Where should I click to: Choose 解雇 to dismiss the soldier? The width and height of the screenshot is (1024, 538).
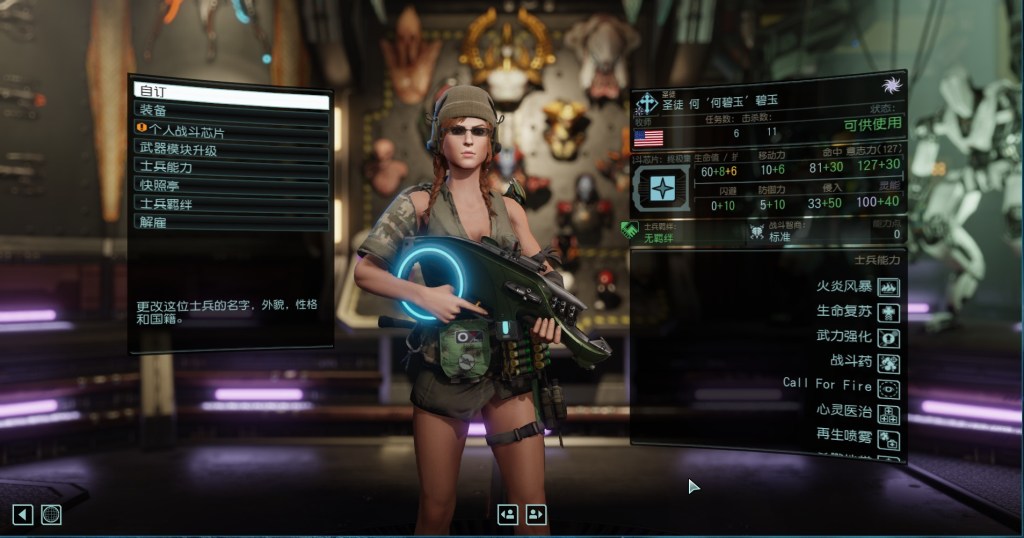(x=231, y=221)
